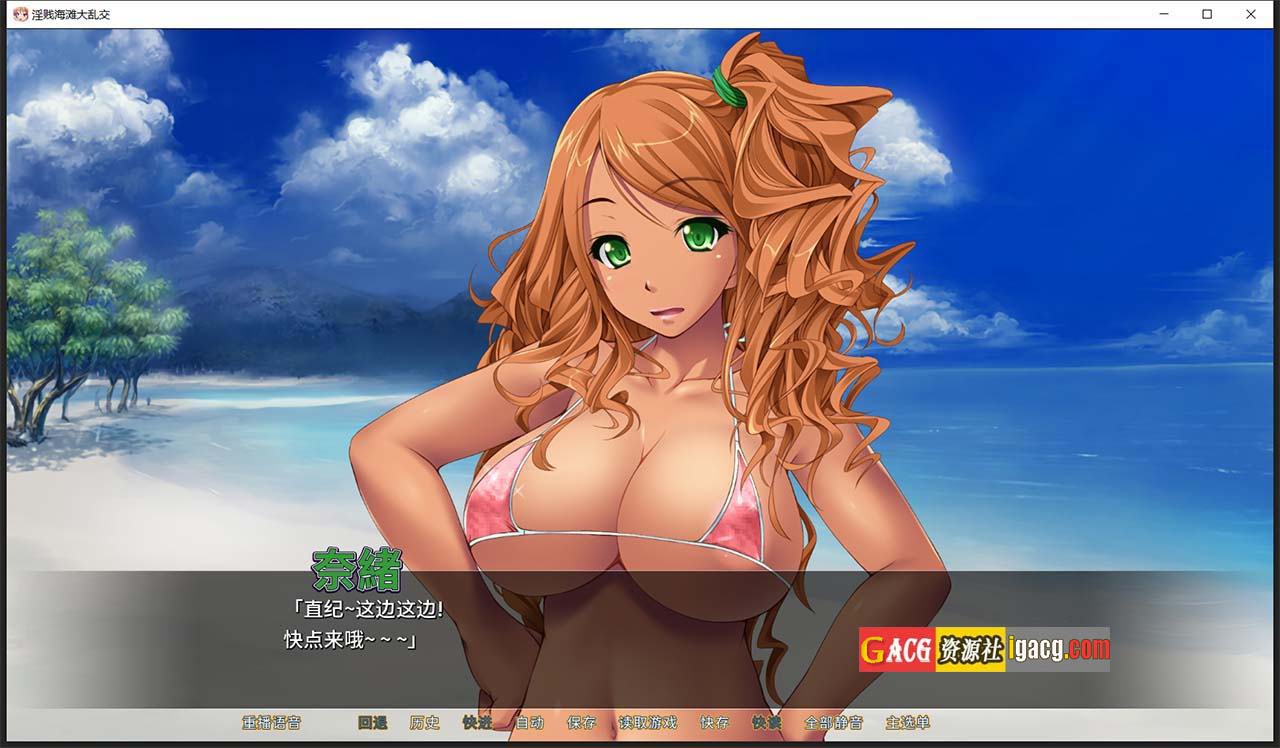Quick load using 快读

click(766, 723)
